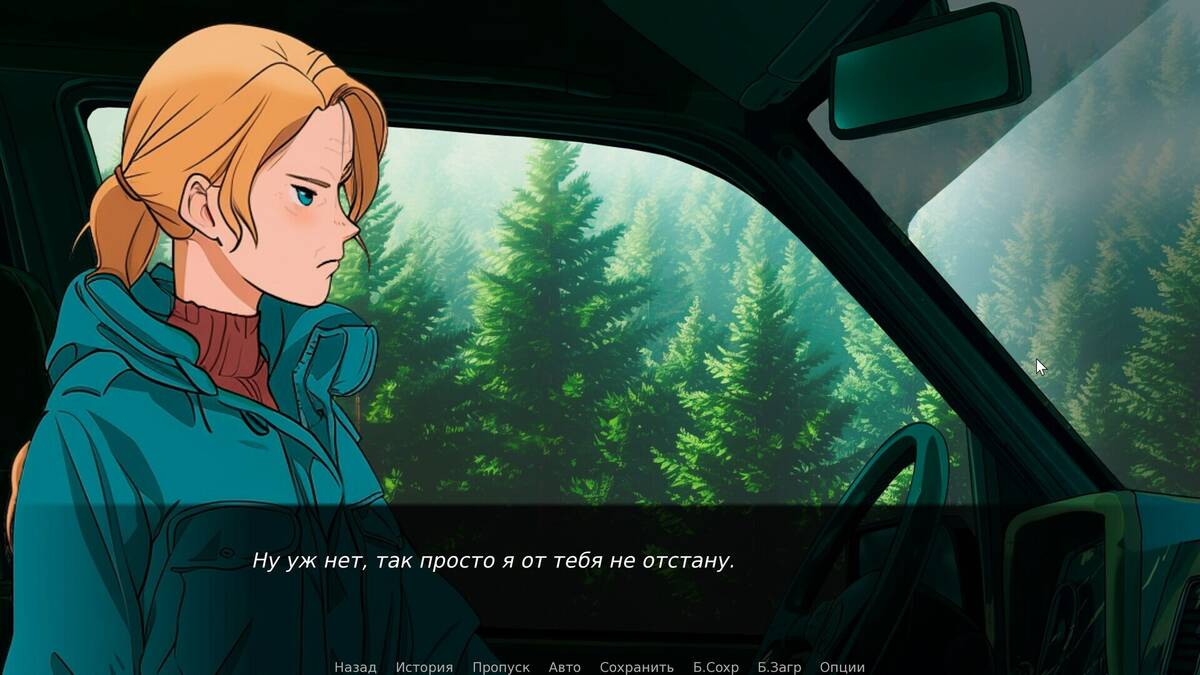Open the Сохранить save menu
The height and width of the screenshot is (675, 1200).
[637, 667]
